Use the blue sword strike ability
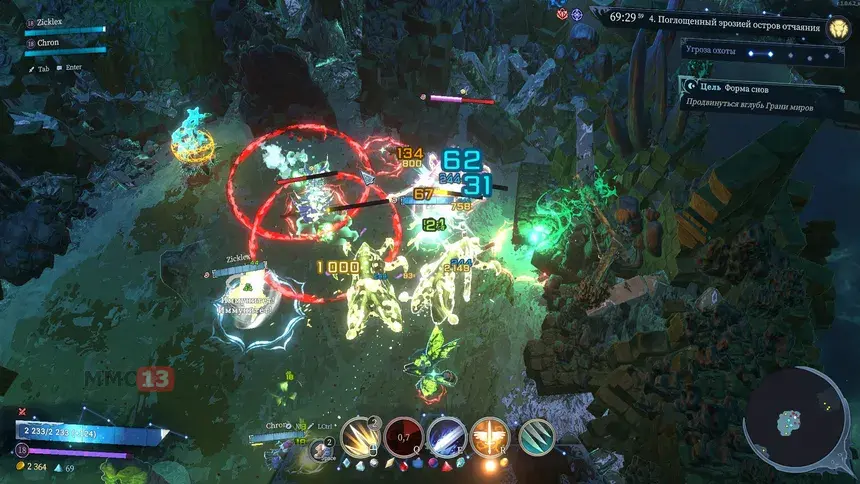The width and height of the screenshot is (860, 484). 445,437
